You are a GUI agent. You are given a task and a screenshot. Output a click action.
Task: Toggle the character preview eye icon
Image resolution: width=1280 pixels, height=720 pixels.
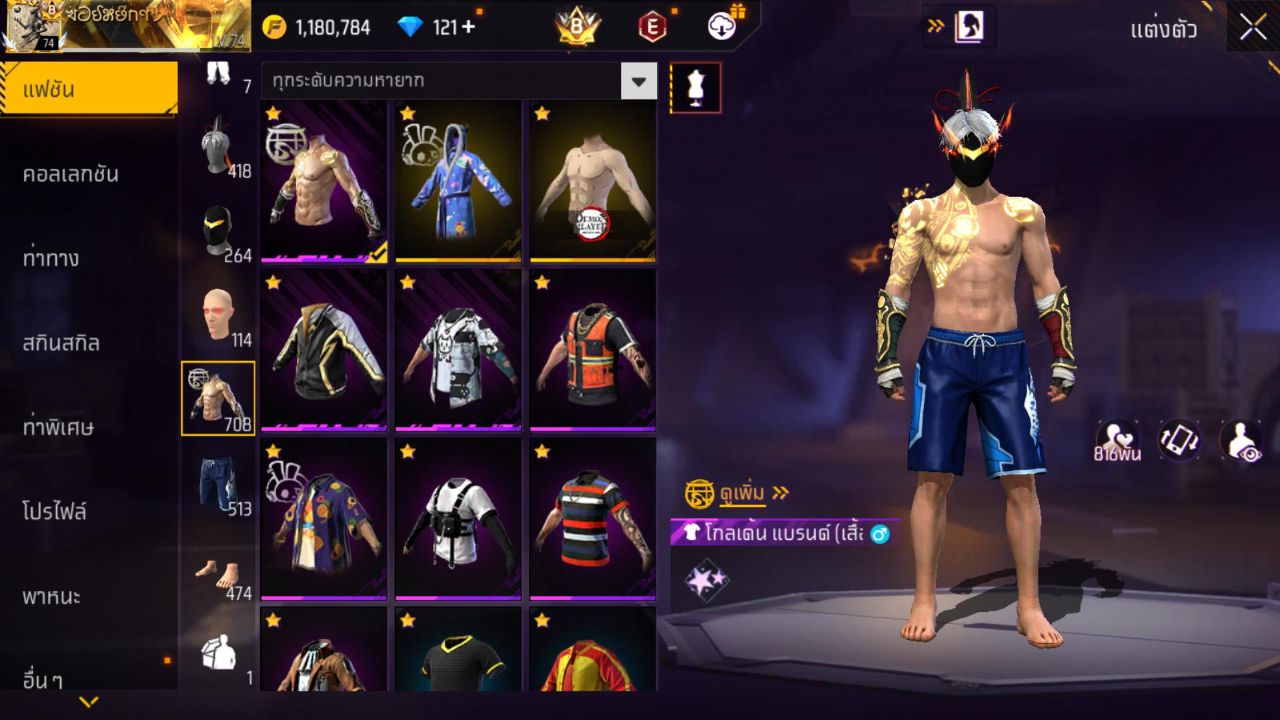point(1240,440)
